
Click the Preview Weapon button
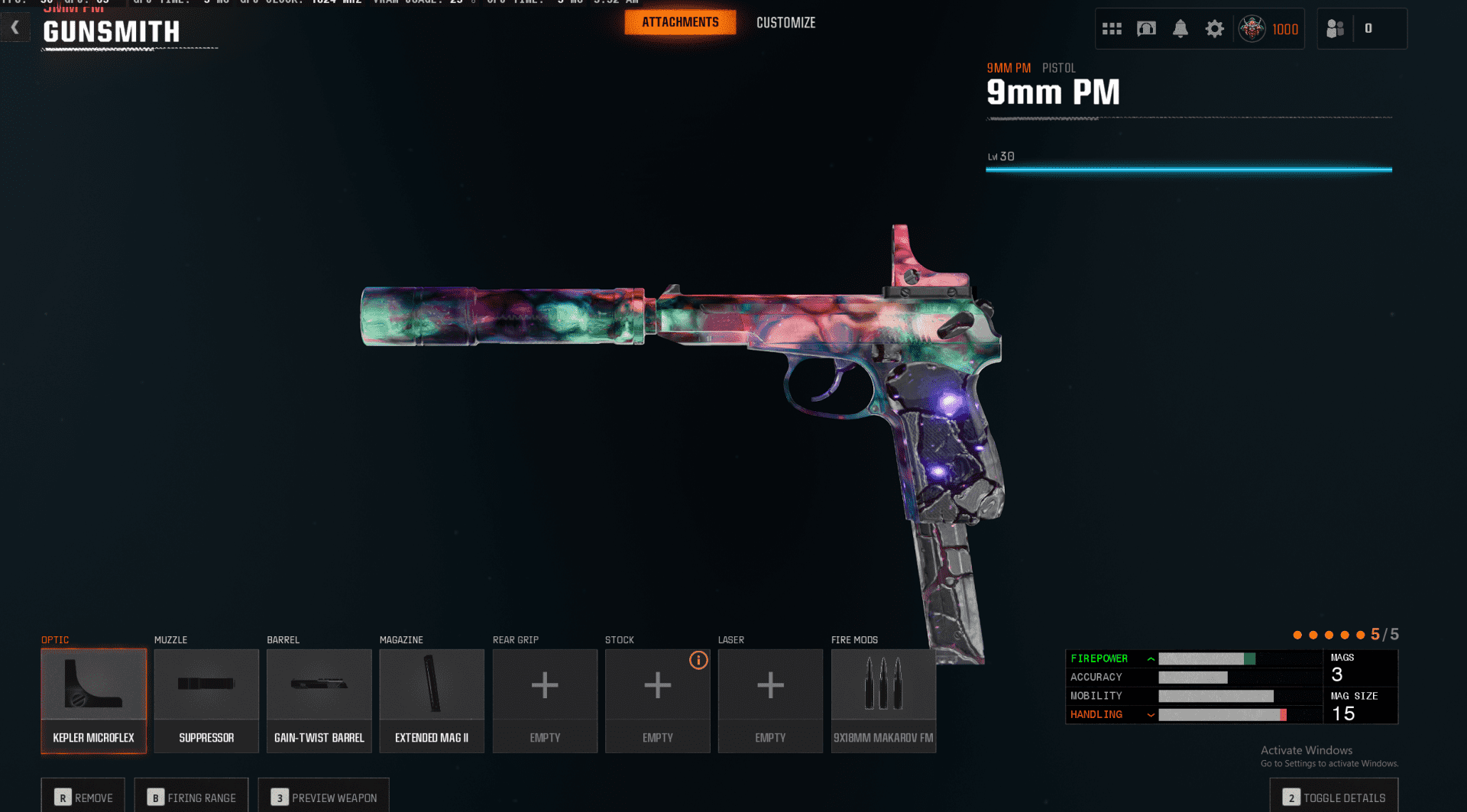click(324, 797)
